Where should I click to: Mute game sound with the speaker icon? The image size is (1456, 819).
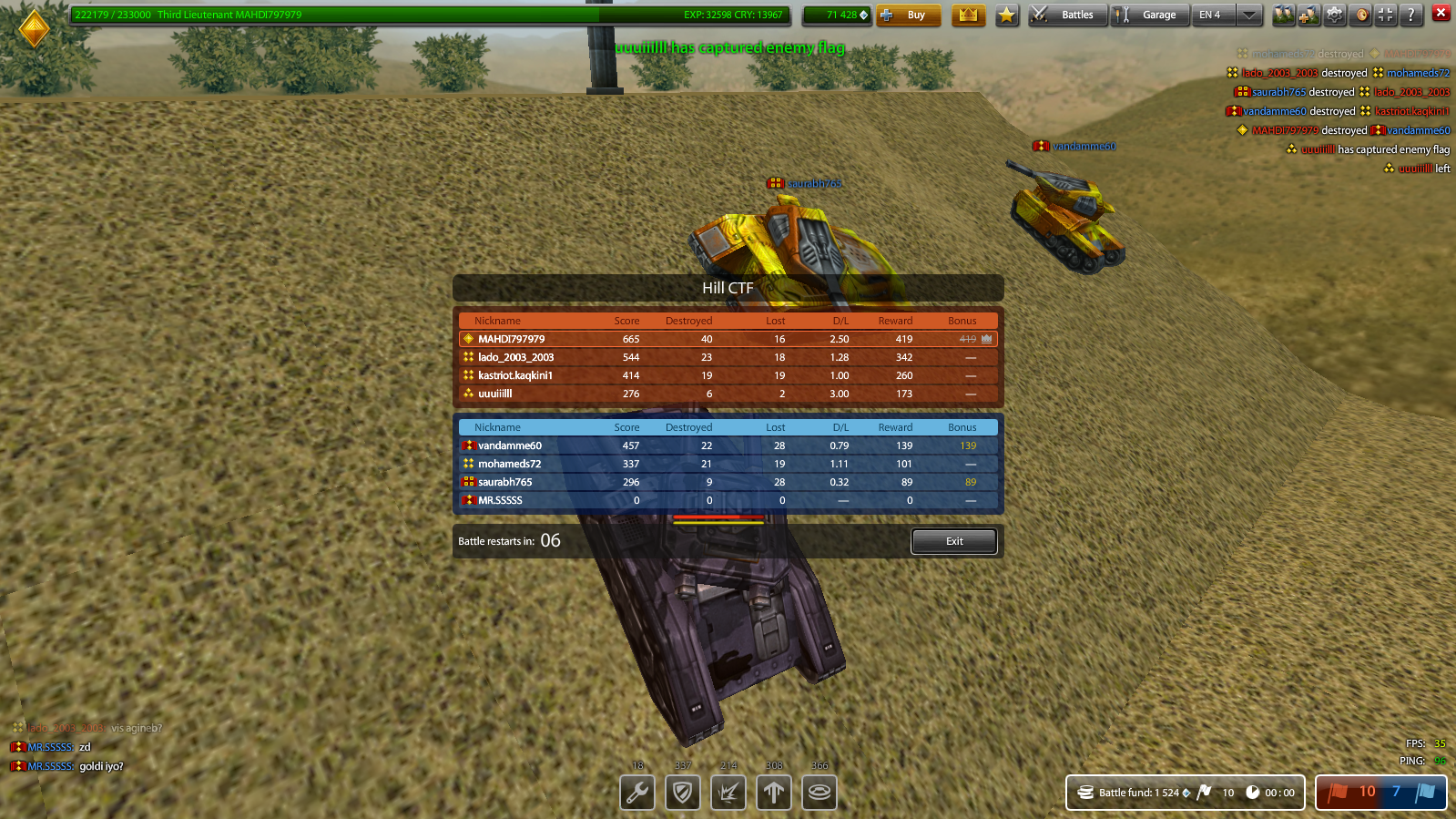(x=1360, y=15)
